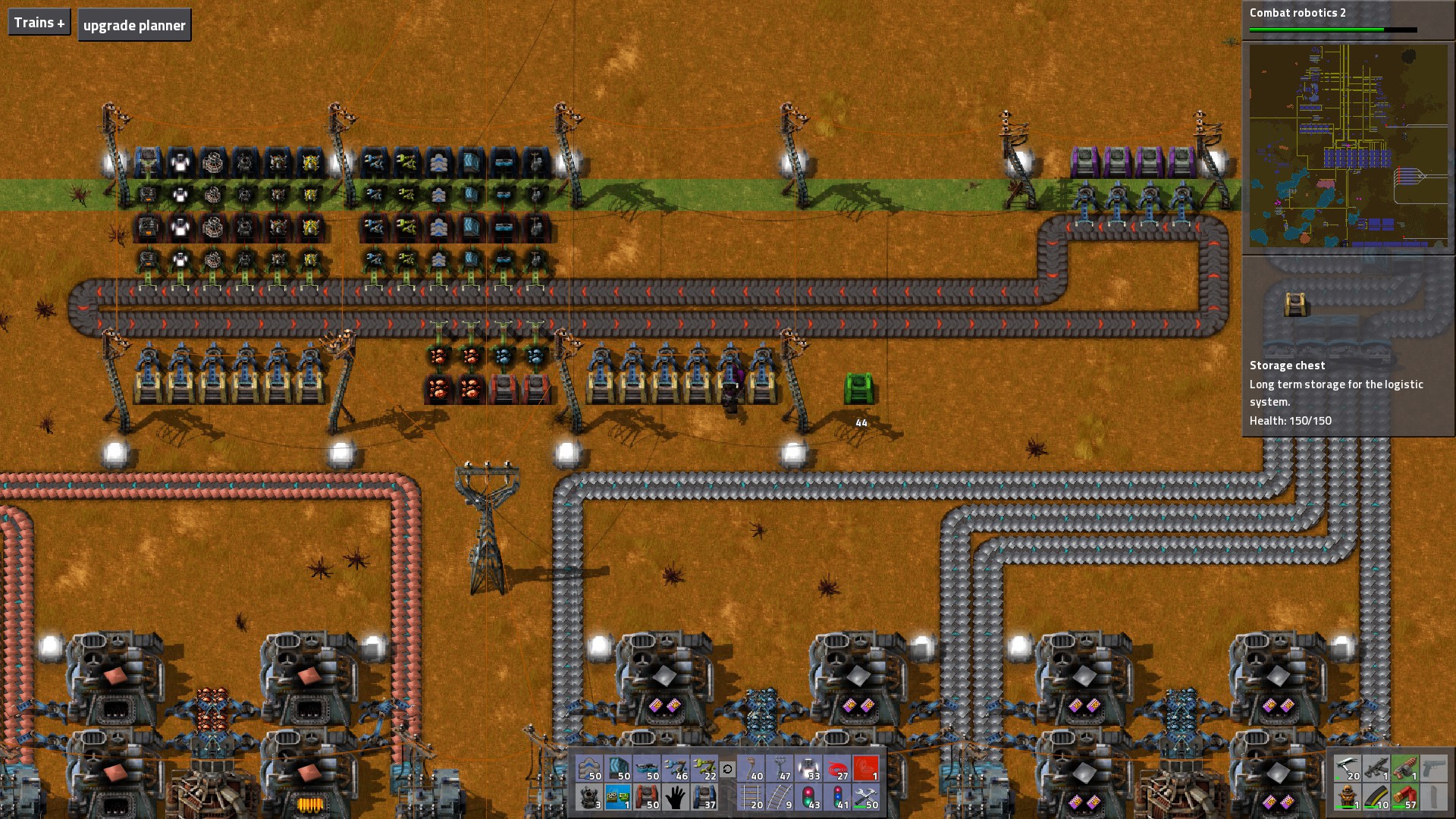Select the red wire hotbar slot
The height and width of the screenshot is (819, 1456).
click(837, 769)
